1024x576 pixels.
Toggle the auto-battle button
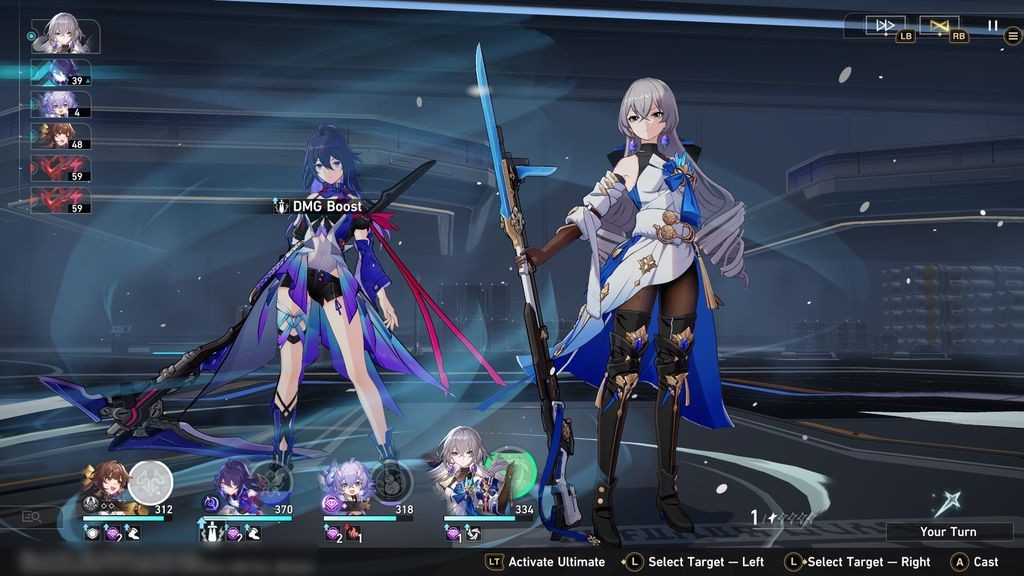point(939,26)
